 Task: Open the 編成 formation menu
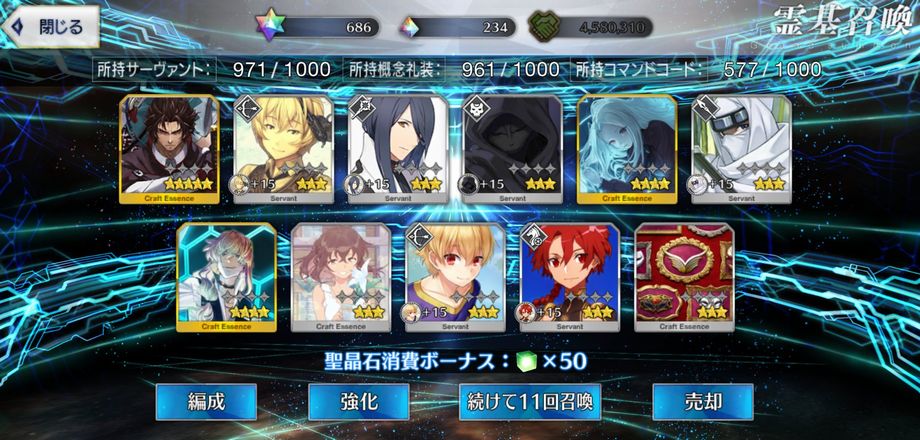click(x=206, y=402)
